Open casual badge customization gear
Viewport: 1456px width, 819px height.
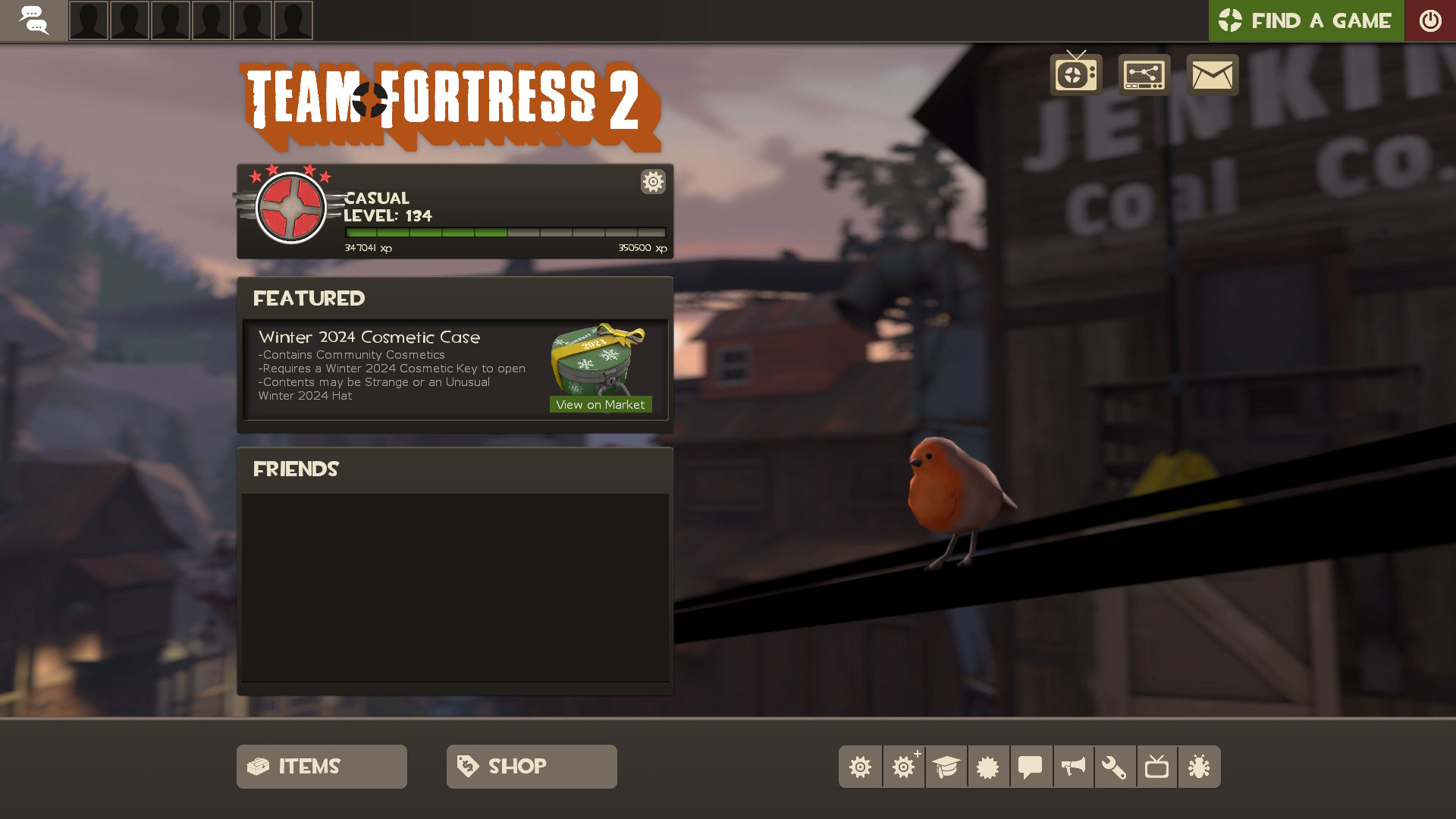652,182
